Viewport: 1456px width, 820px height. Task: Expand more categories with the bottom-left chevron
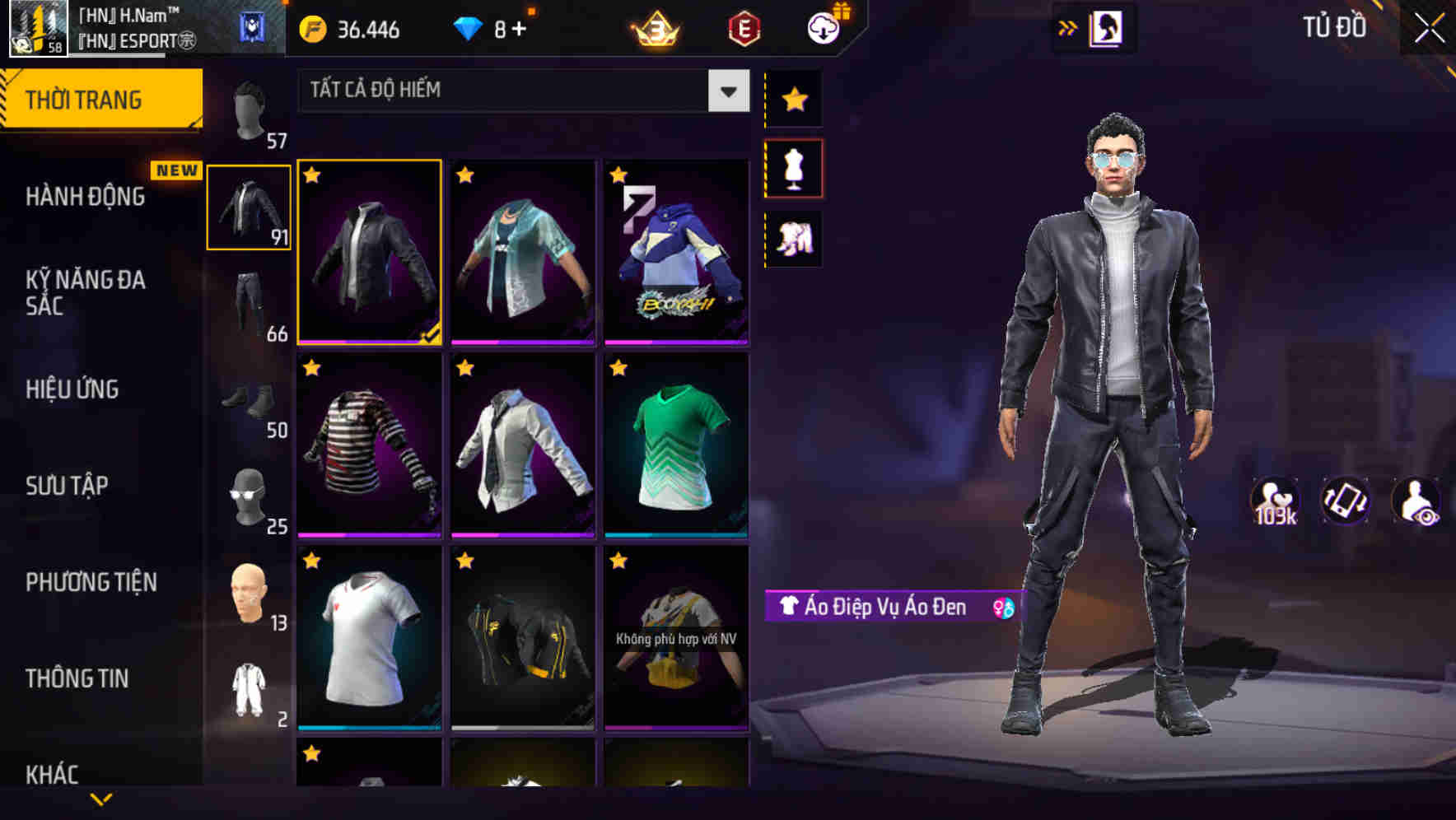point(101,798)
